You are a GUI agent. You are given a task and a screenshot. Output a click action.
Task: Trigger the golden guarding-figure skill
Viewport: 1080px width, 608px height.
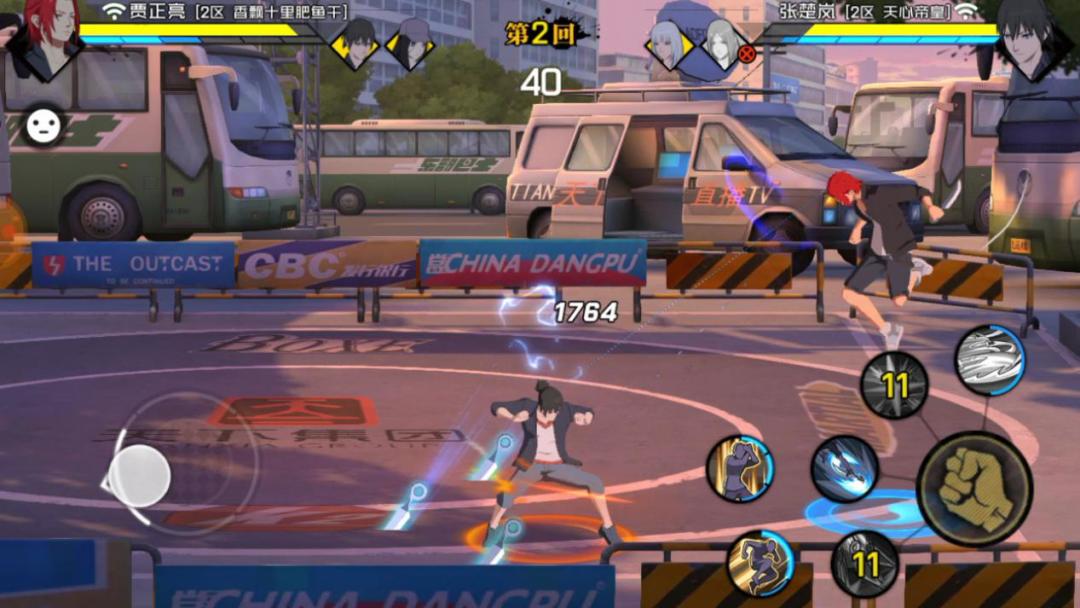pyautogui.click(x=740, y=468)
